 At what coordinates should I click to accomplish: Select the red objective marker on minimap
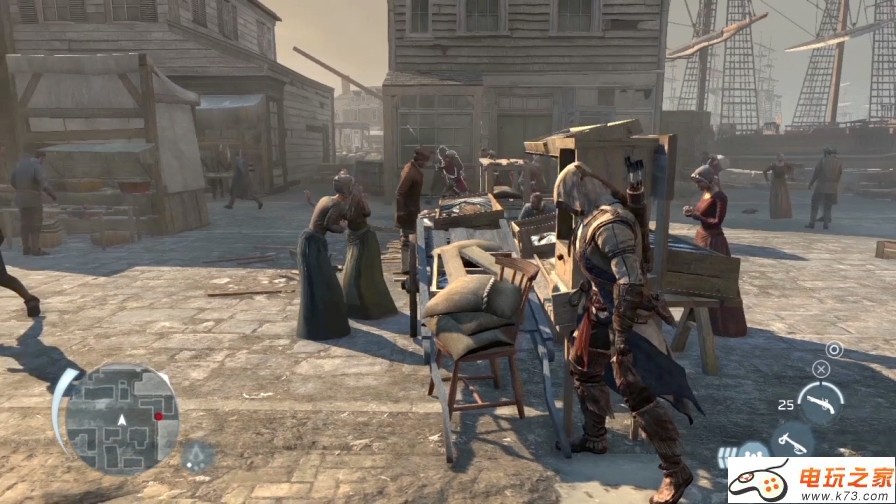pos(158,415)
